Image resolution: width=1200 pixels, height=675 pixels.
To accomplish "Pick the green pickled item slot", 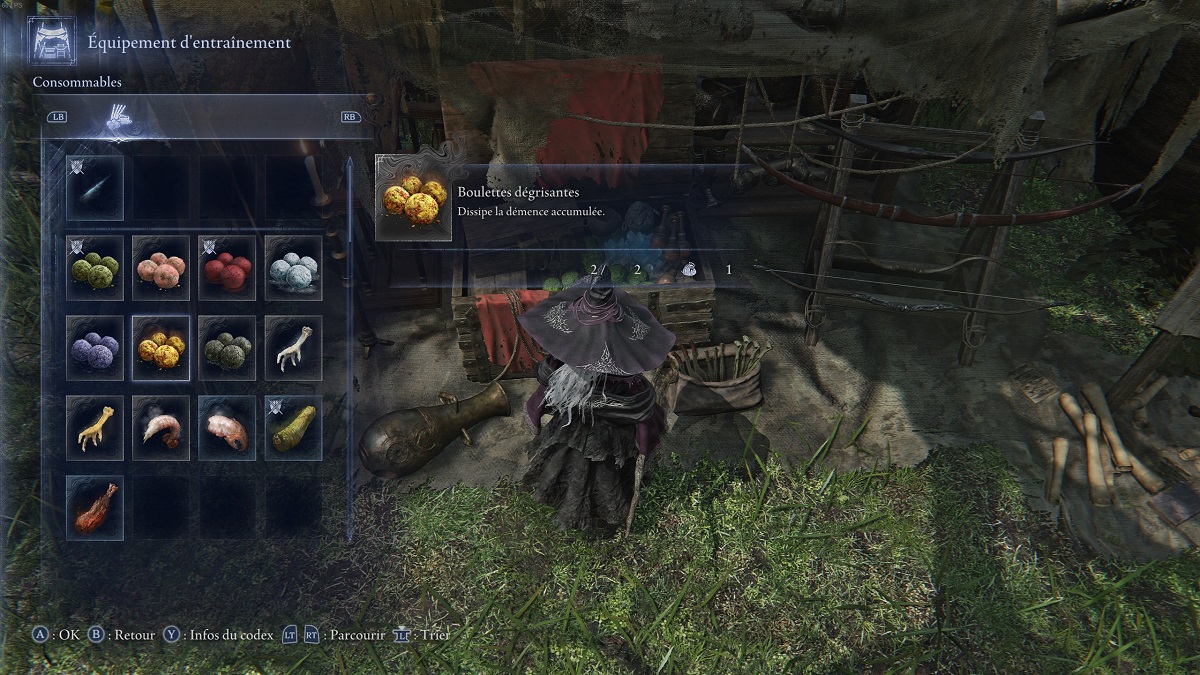I will pyautogui.click(x=293, y=427).
